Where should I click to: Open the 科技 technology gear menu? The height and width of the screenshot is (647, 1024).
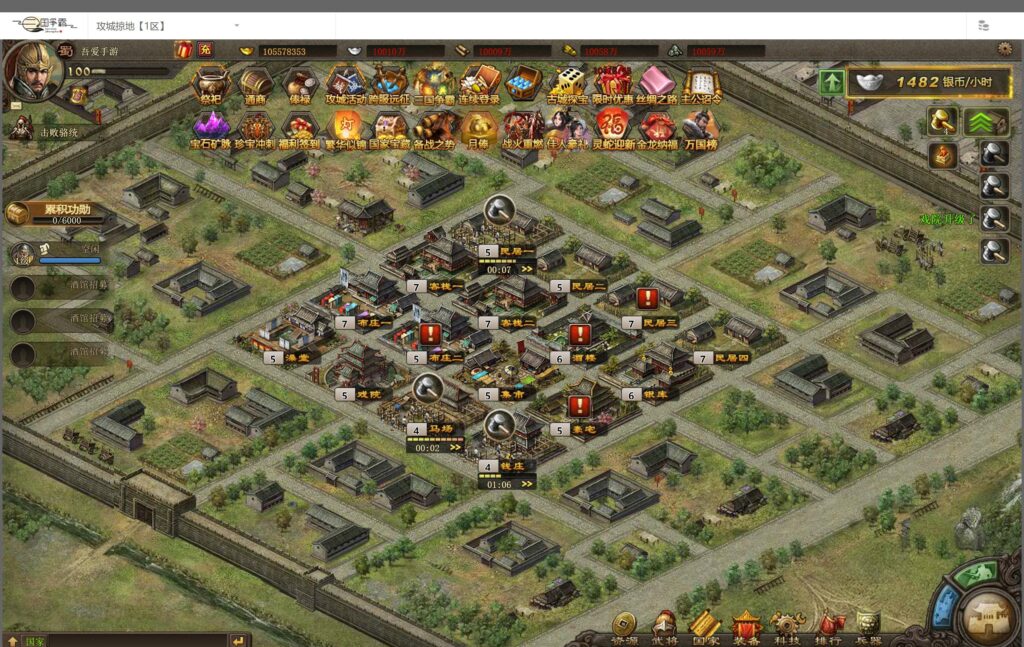point(788,626)
